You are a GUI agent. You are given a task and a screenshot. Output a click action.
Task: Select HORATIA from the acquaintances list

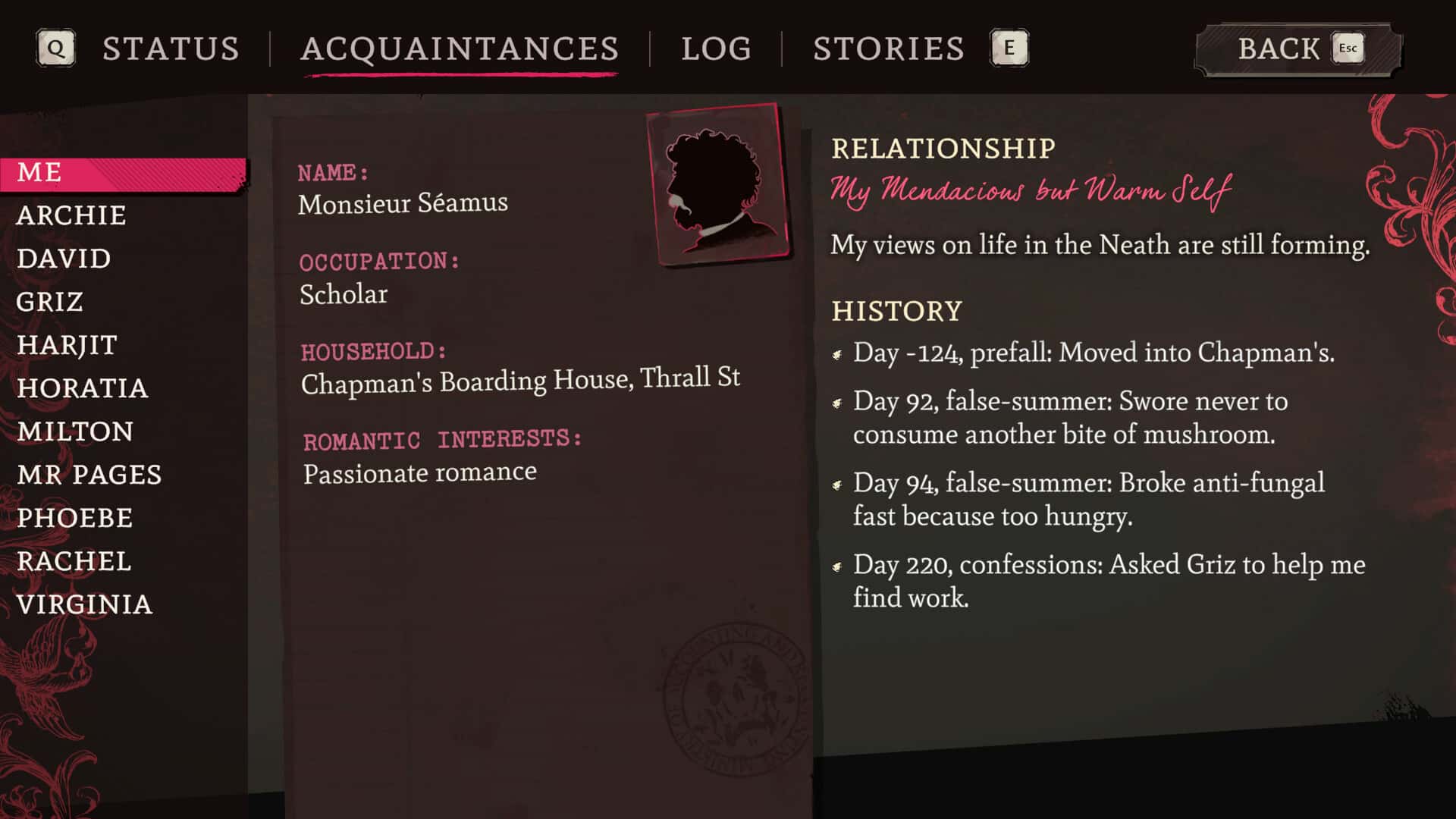82,388
